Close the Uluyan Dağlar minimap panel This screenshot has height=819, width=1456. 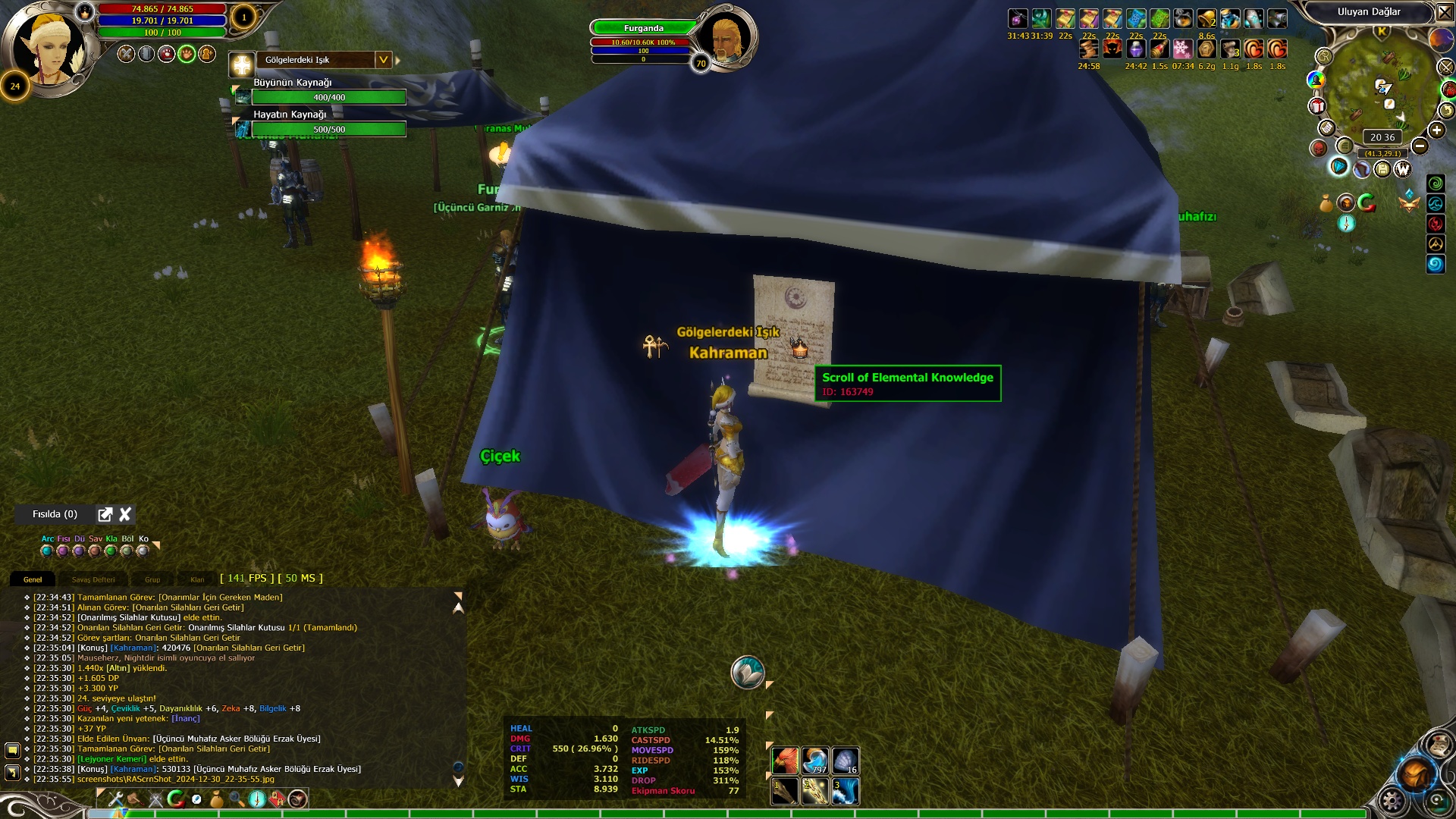coord(1445,12)
